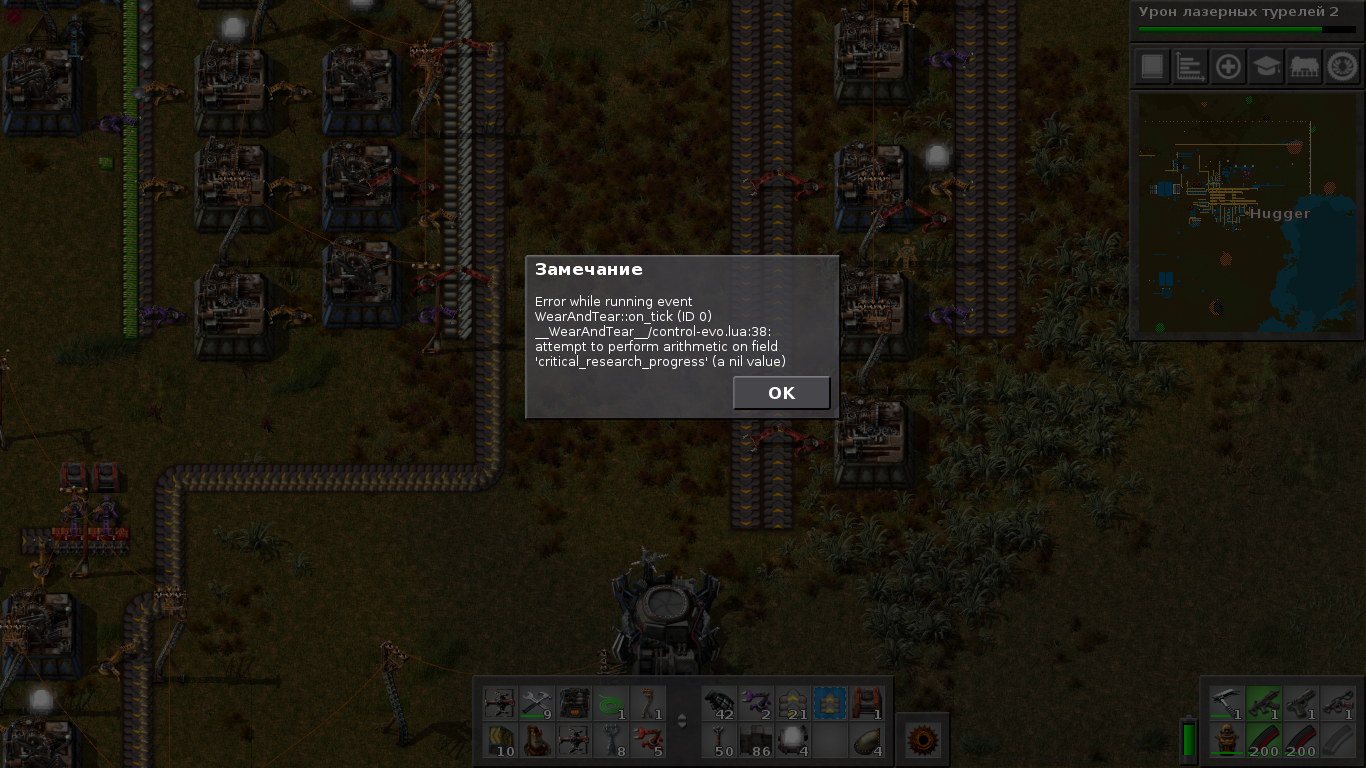Select the purple inserter hotbar slot
1366x768 pixels.
click(x=755, y=704)
